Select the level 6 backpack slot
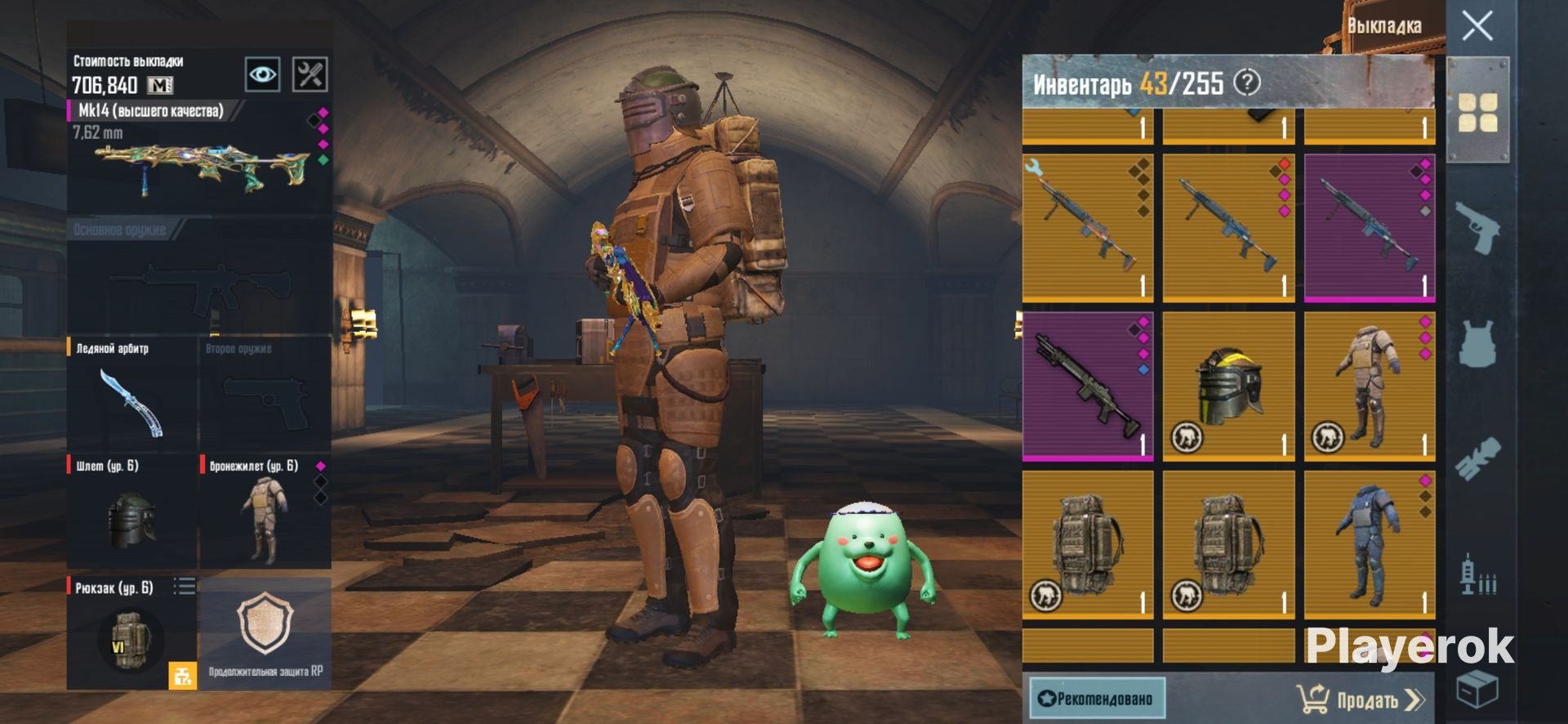1568x724 pixels. [x=131, y=634]
